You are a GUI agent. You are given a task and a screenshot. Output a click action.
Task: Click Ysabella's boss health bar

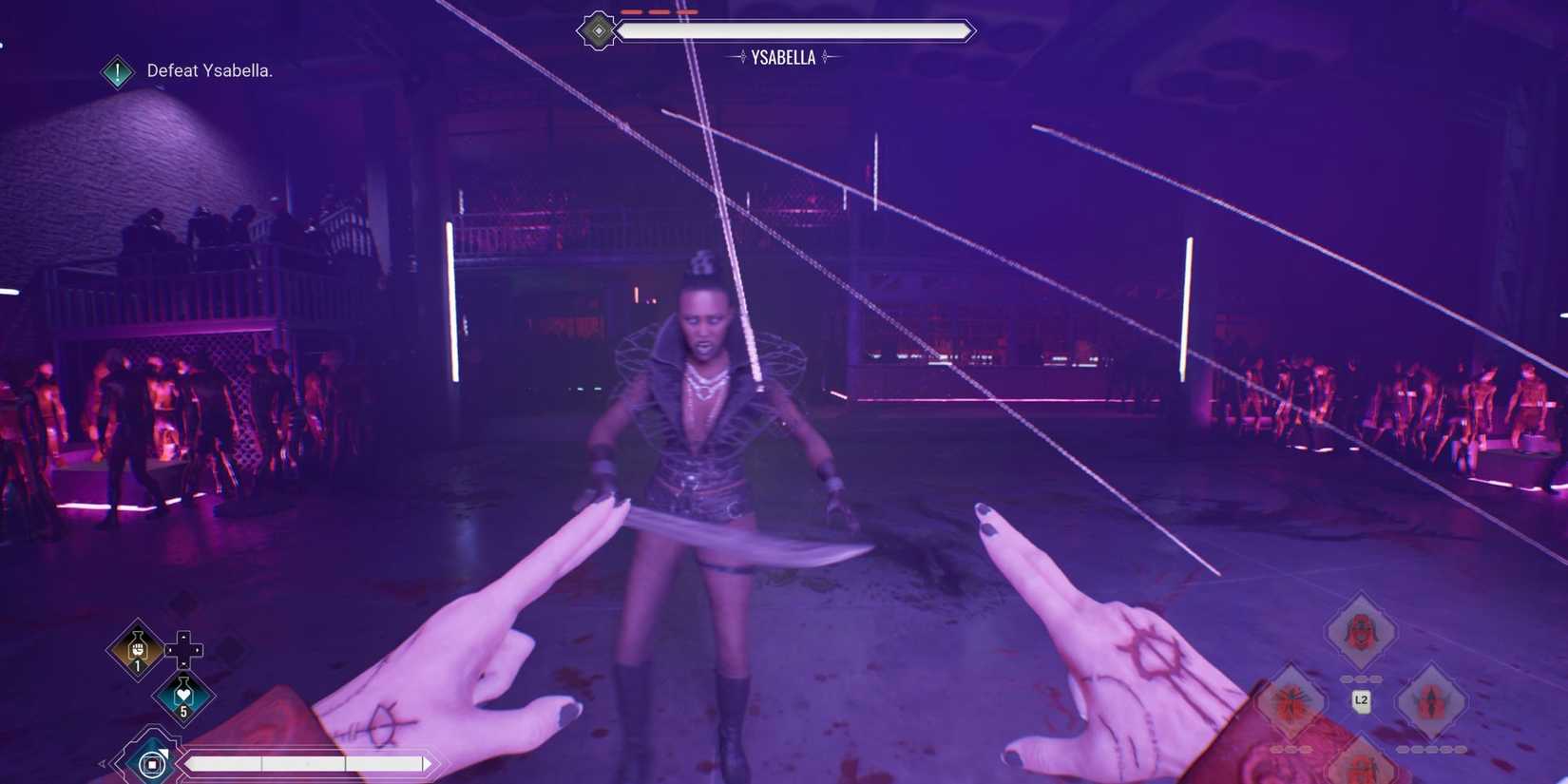(x=795, y=30)
